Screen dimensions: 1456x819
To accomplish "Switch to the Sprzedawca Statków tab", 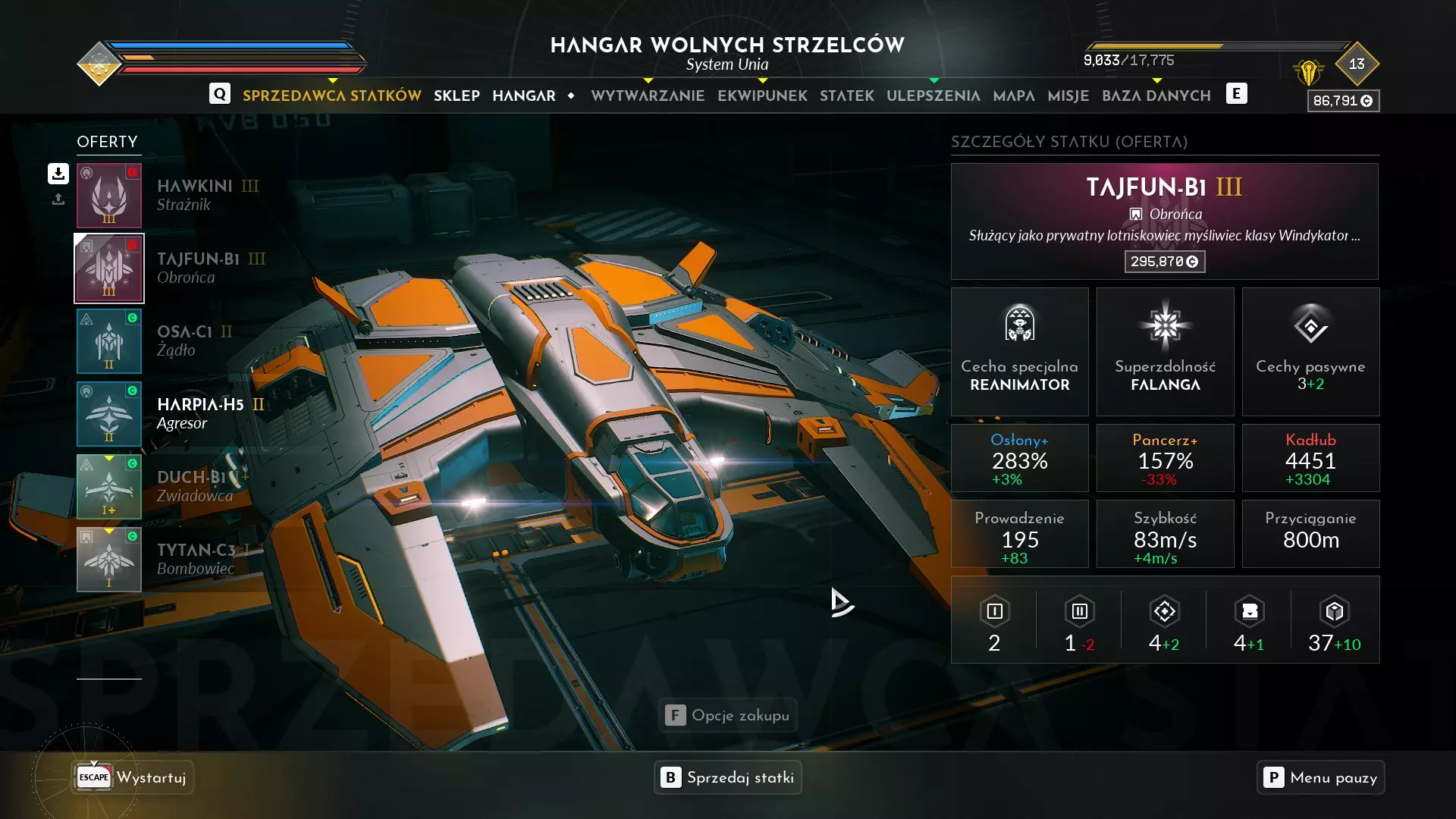I will (331, 96).
